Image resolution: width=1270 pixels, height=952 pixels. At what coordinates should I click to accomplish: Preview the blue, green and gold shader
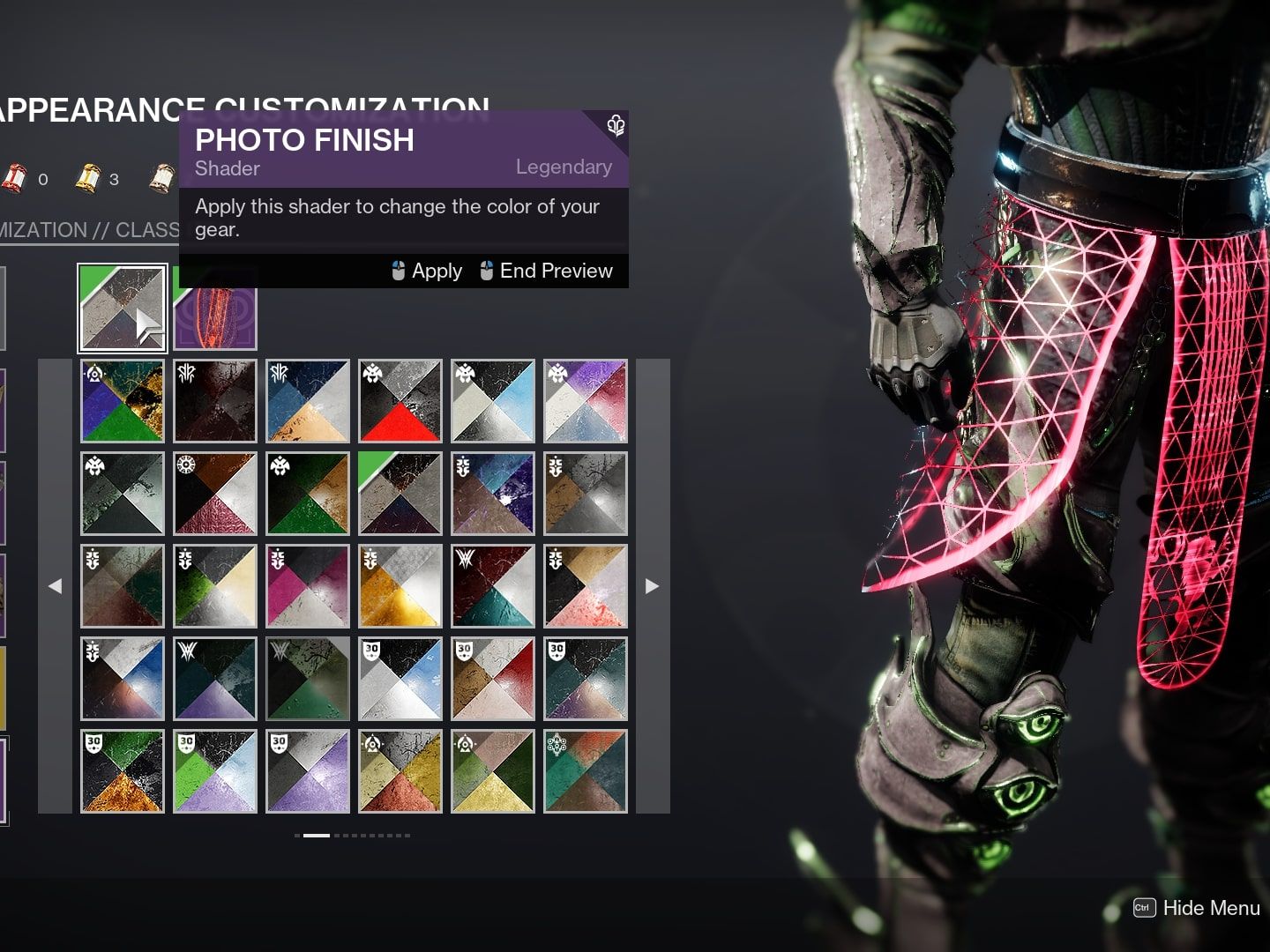coord(123,401)
